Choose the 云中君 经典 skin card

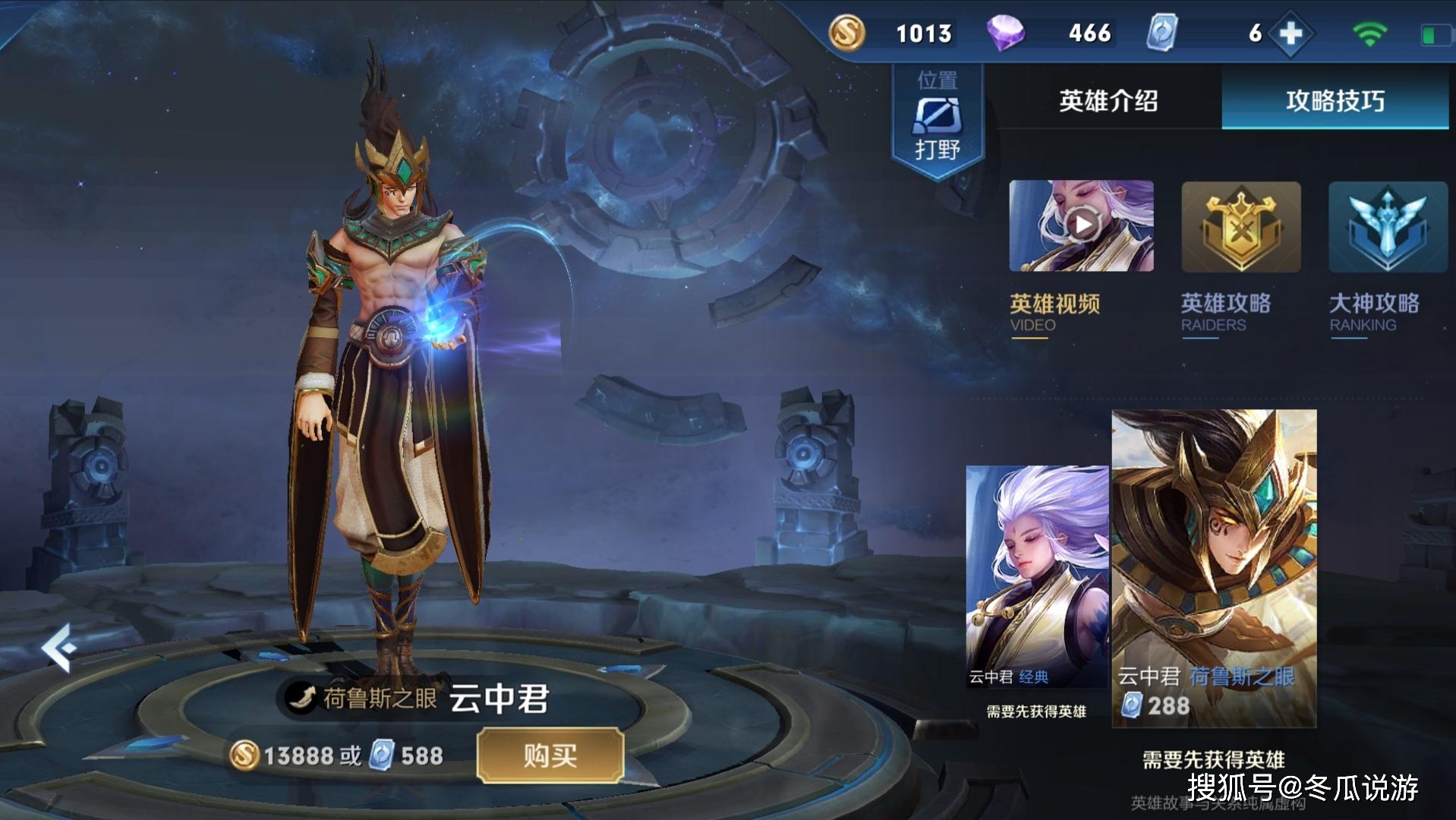1036,576
